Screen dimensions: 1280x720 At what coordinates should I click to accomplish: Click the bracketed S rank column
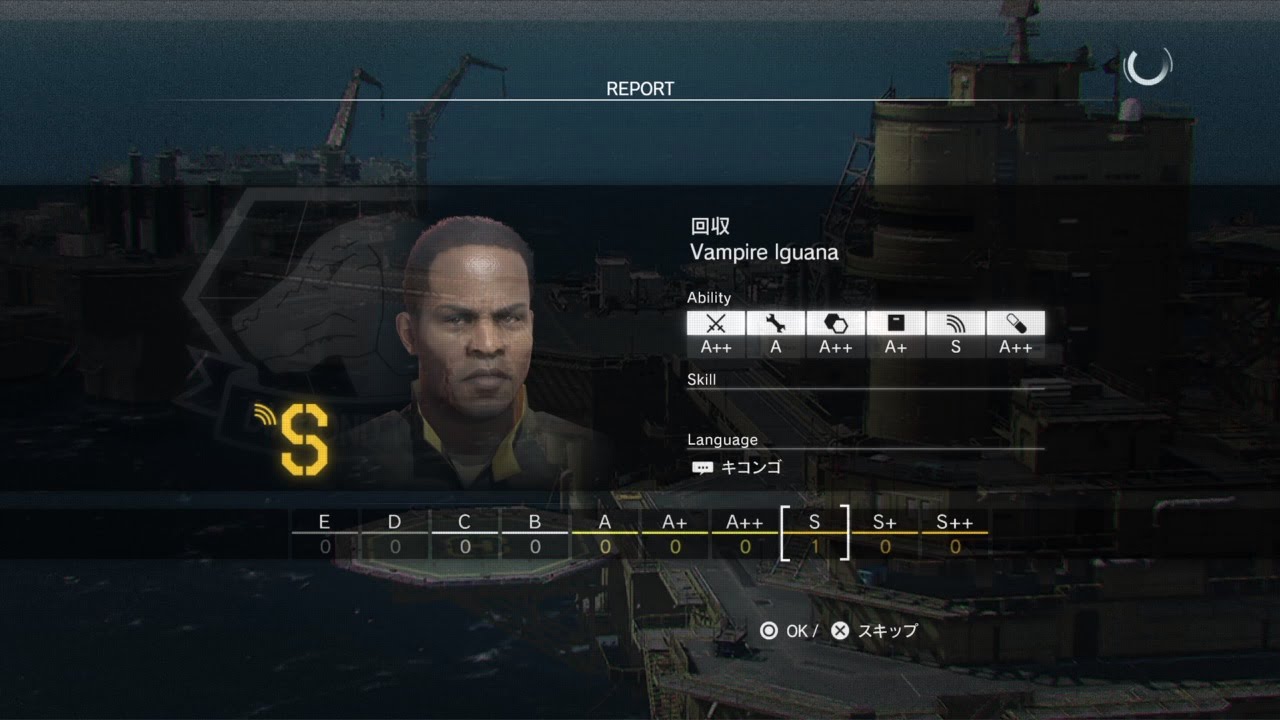pos(815,534)
